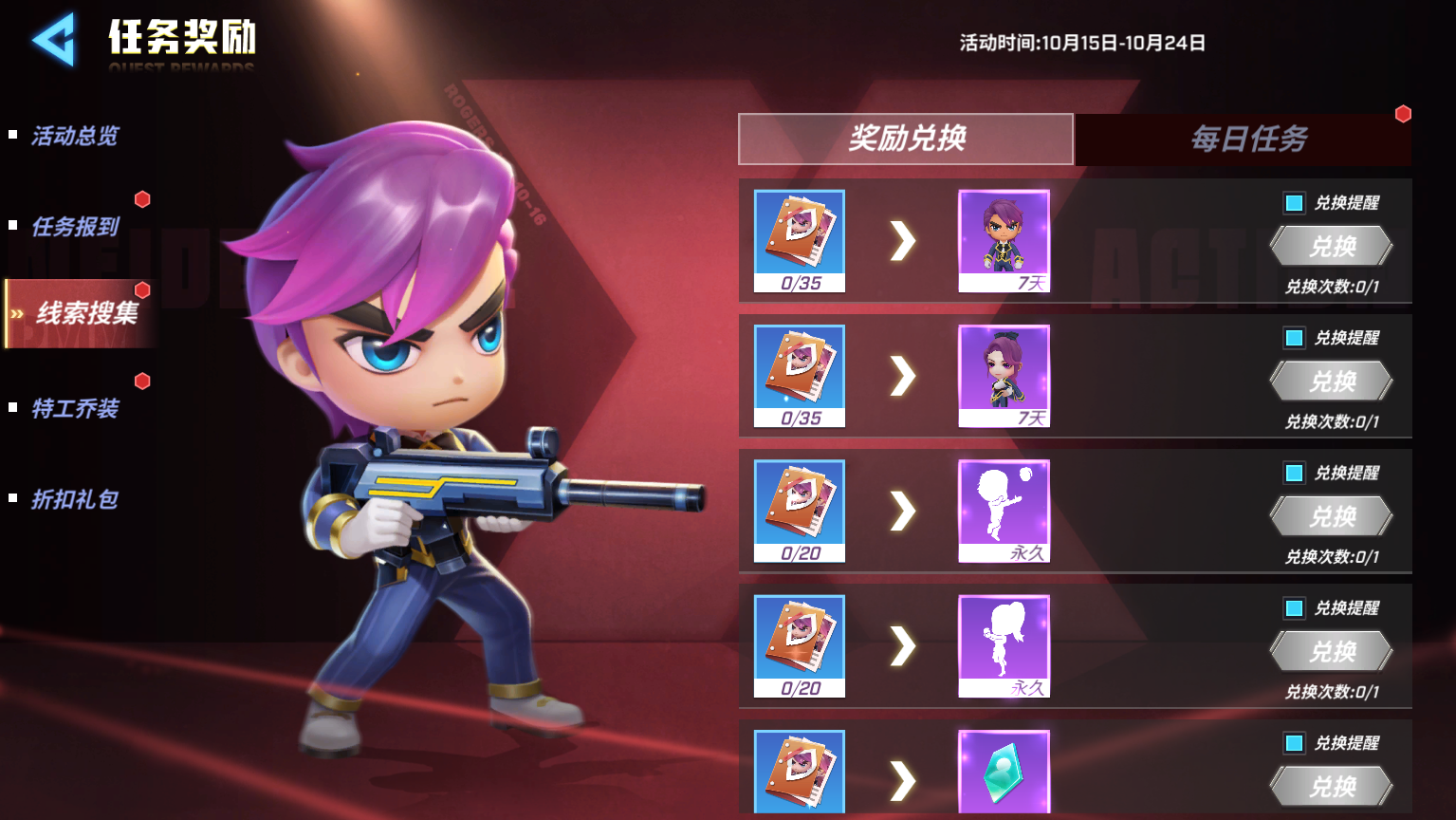Viewport: 1456px width, 820px height.
Task: Redeem the 7-day male agent outfit
Action: pyautogui.click(x=1332, y=247)
